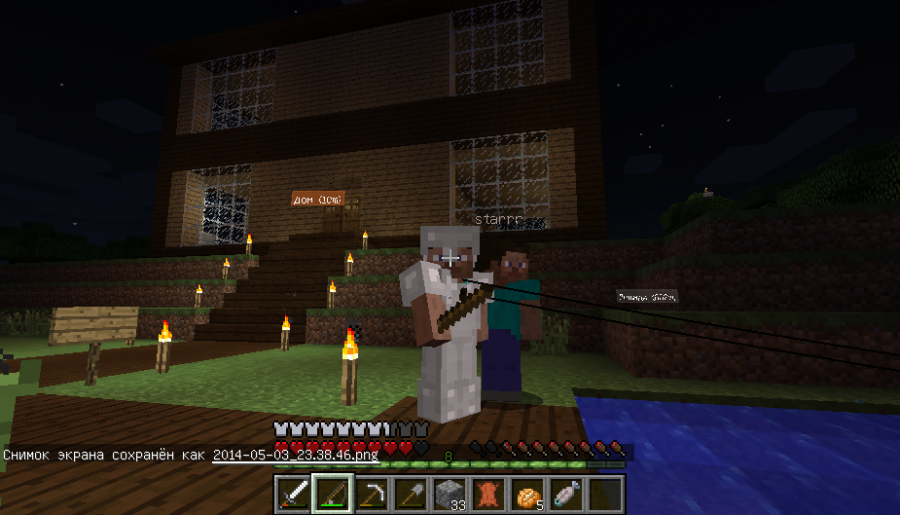Select the raw fish slot
Viewport: 900px width, 515px height.
pos(566,494)
